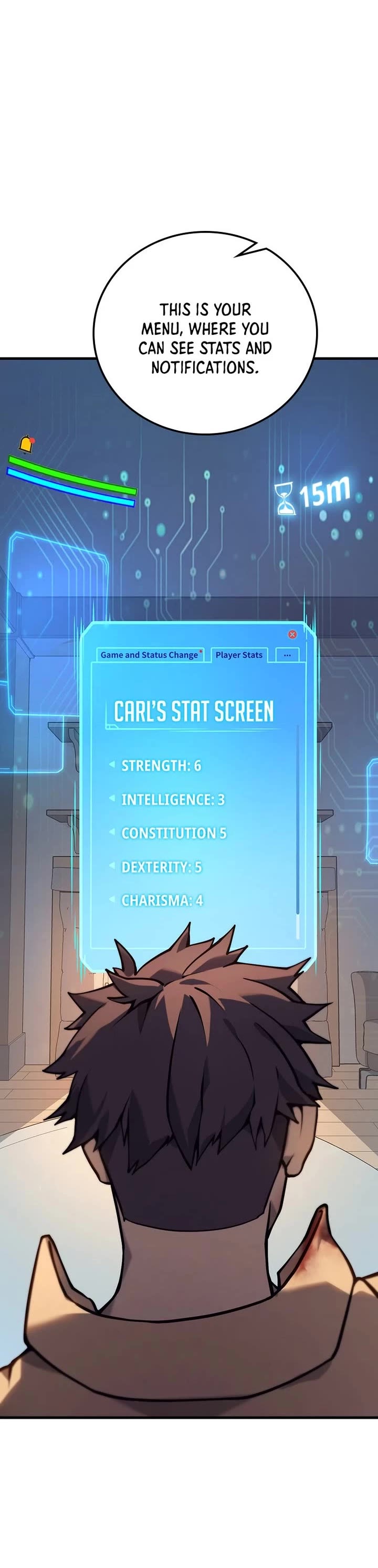Select the Strength stat row
This screenshot has height=1568, width=378.
point(161,766)
